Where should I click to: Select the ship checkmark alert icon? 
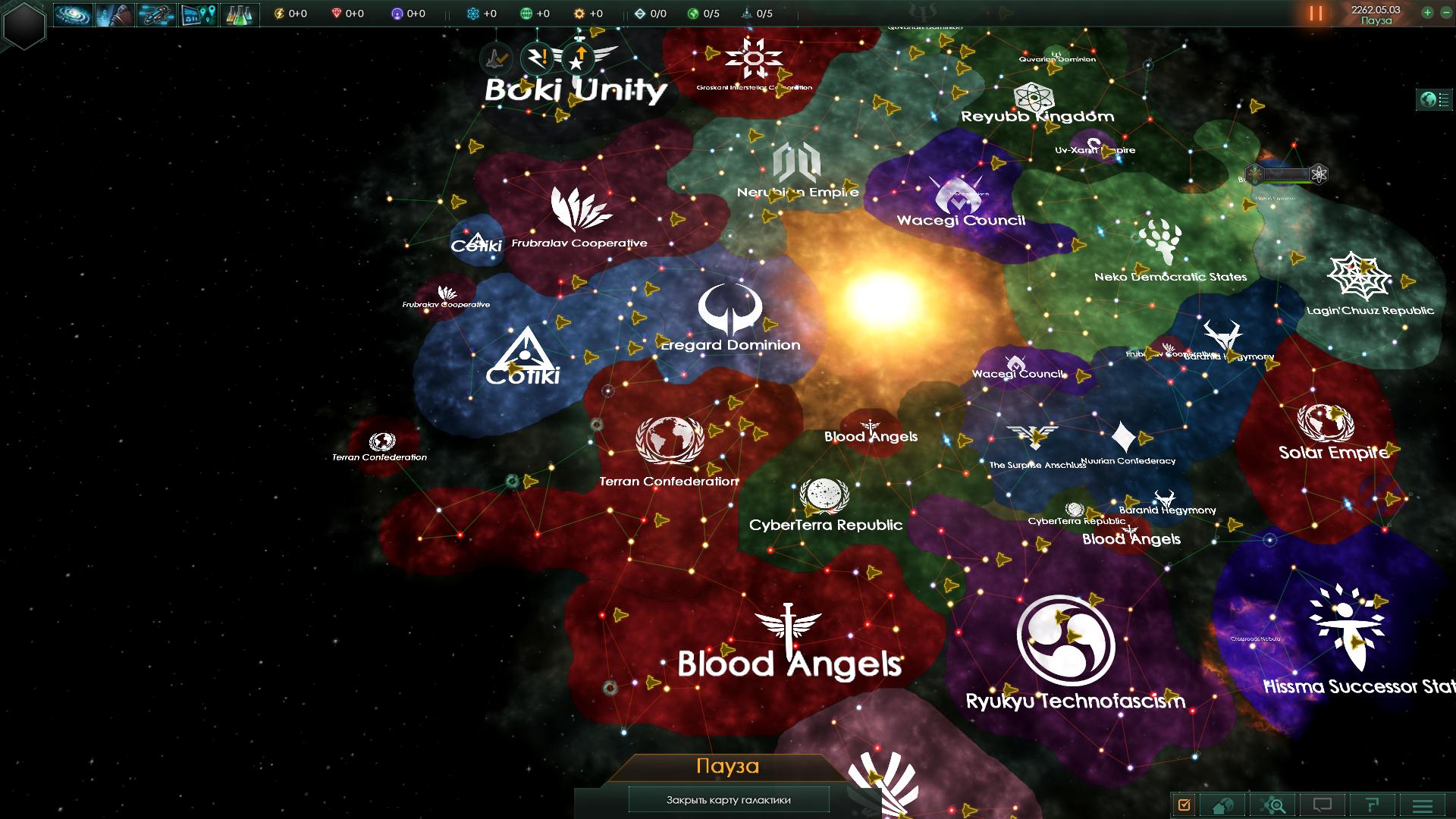(497, 57)
